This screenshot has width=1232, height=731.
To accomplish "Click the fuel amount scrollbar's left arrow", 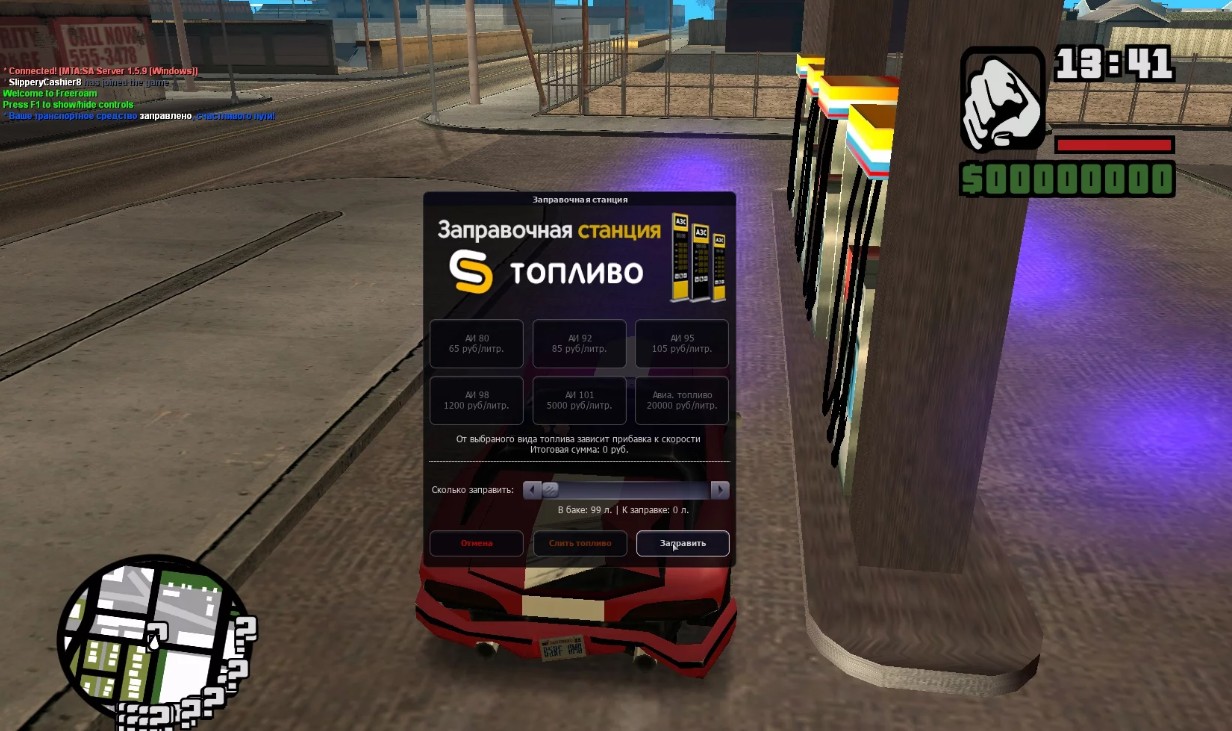I will 532,490.
